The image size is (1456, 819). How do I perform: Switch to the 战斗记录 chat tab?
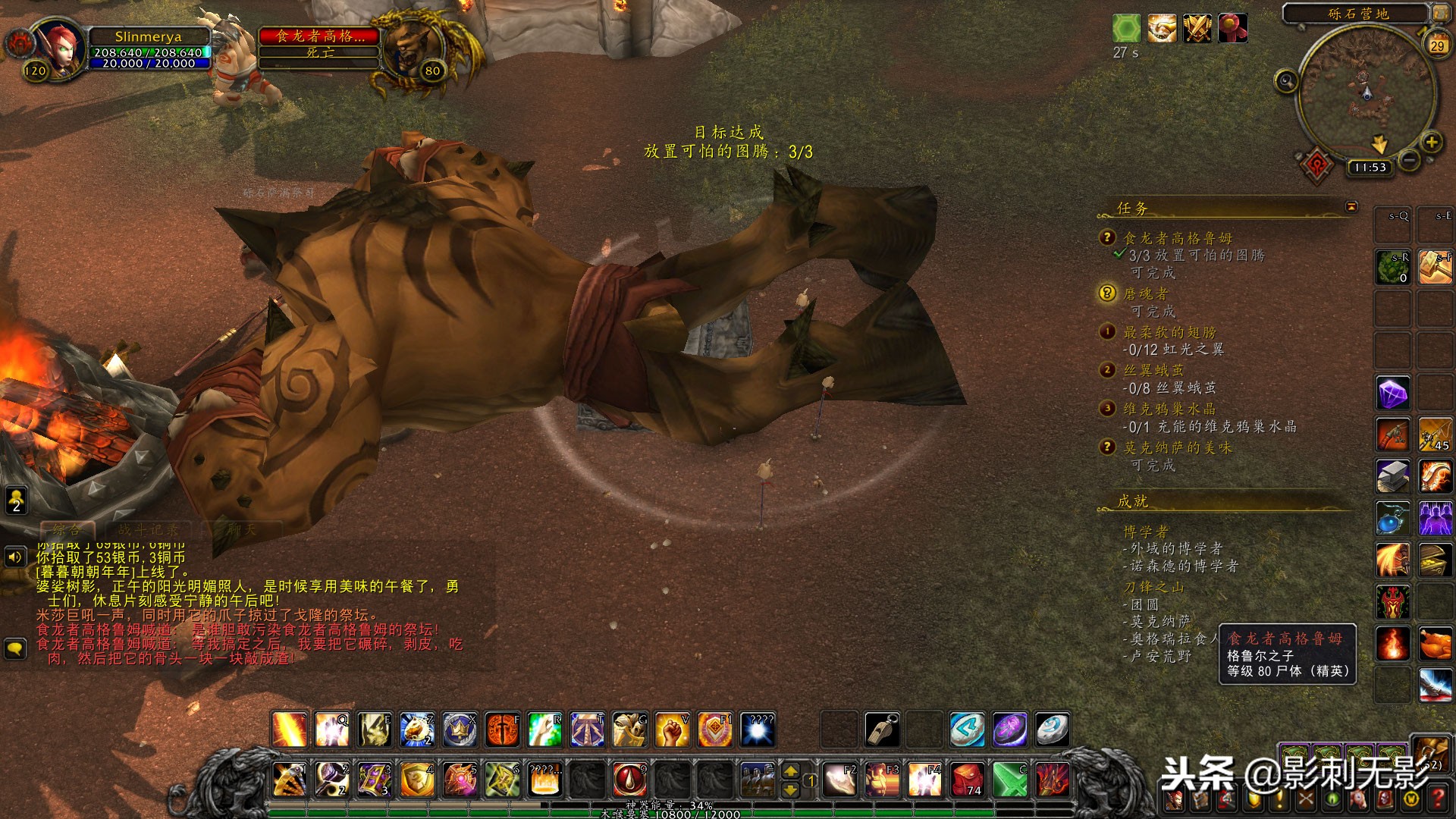[148, 530]
